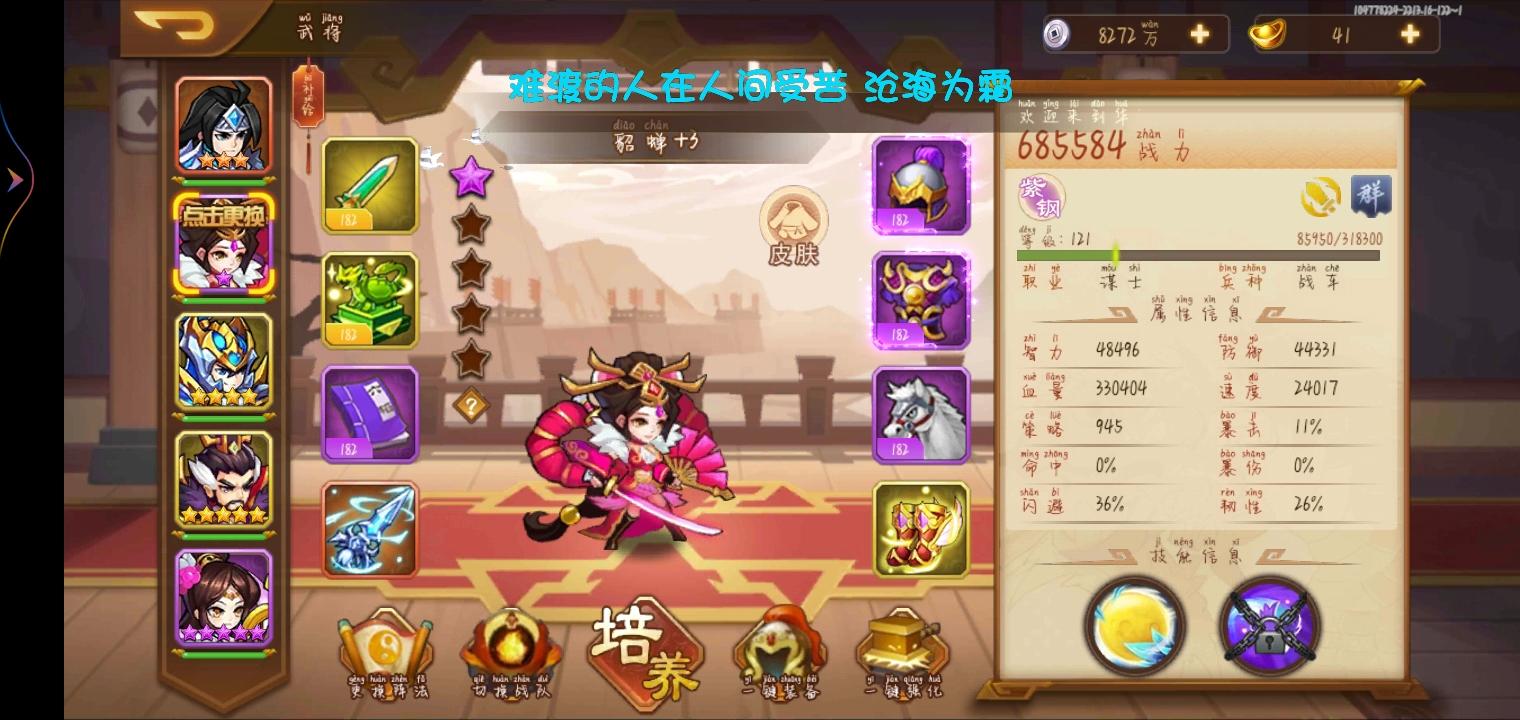Tap the gold coin share icon
Screen dimensions: 1520x720
click(x=1321, y=196)
